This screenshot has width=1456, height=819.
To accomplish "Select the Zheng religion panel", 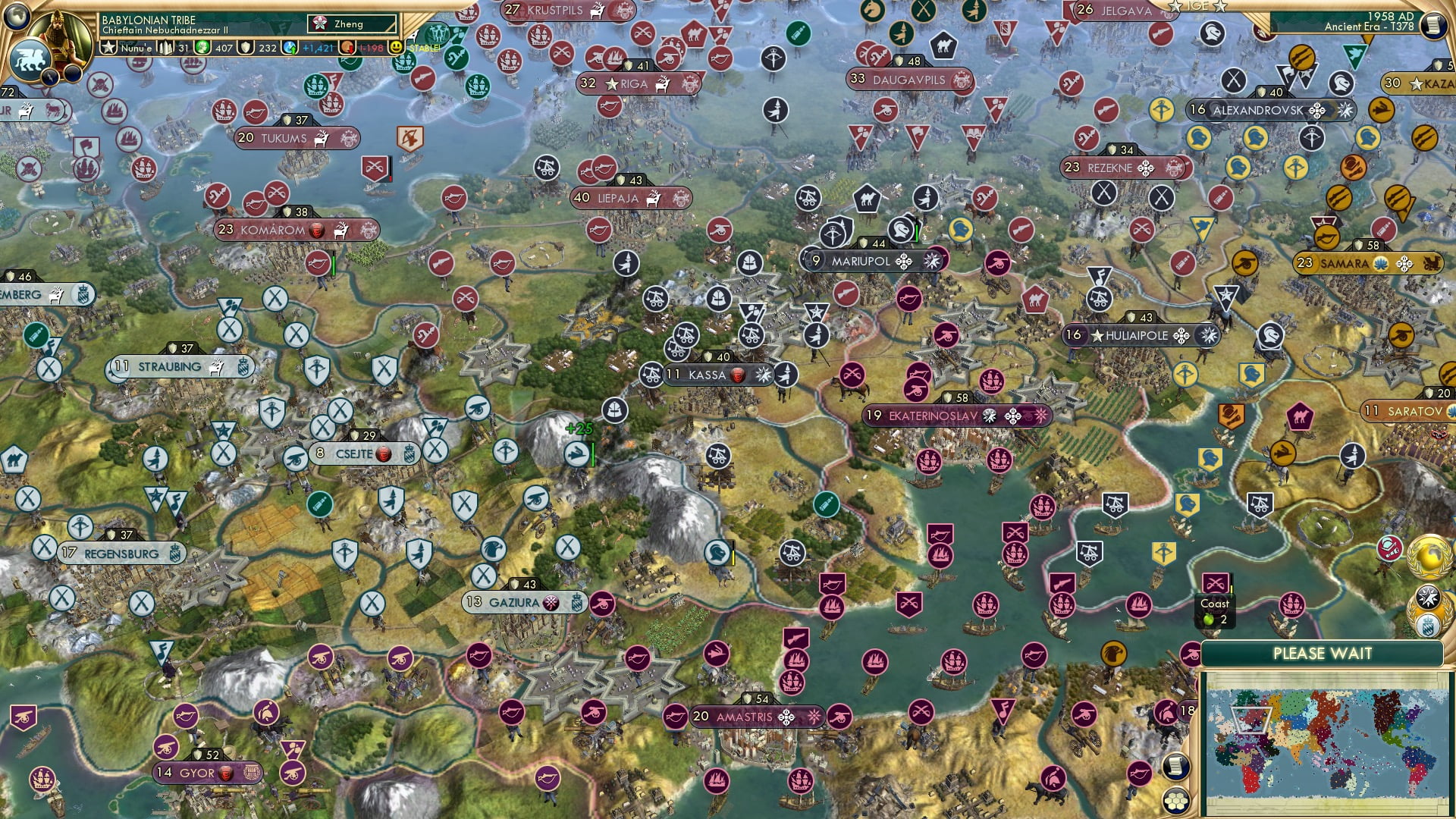I will pyautogui.click(x=352, y=24).
